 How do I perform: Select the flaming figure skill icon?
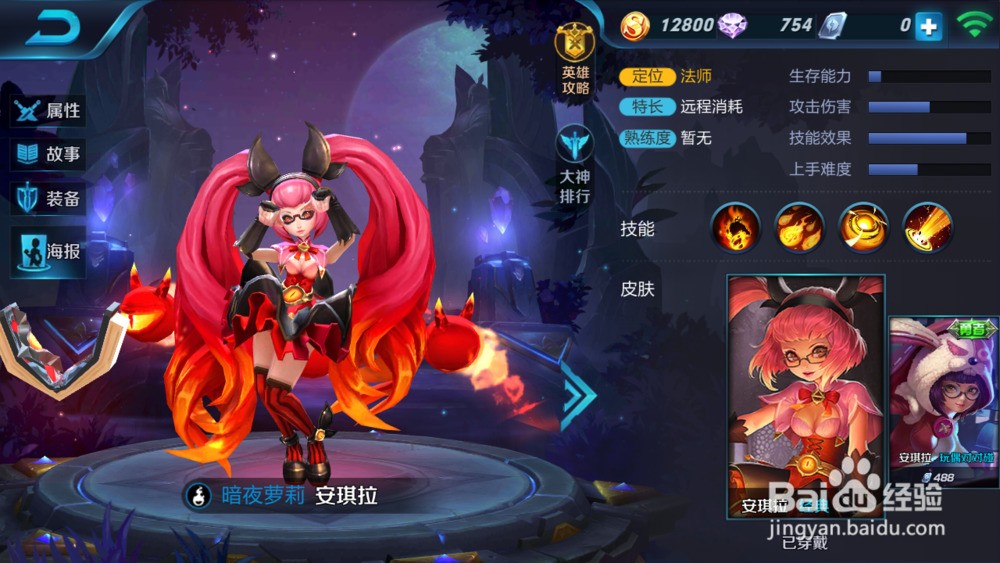736,228
